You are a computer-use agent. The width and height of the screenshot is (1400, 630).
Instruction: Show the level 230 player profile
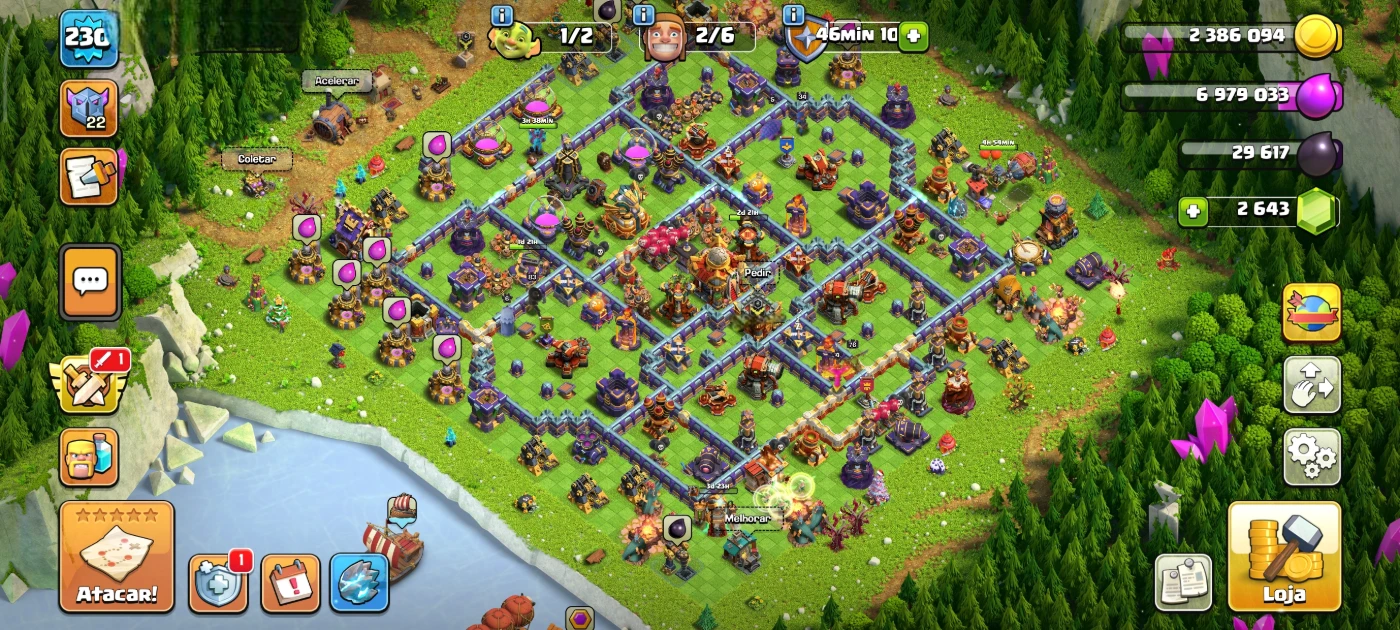[89, 38]
